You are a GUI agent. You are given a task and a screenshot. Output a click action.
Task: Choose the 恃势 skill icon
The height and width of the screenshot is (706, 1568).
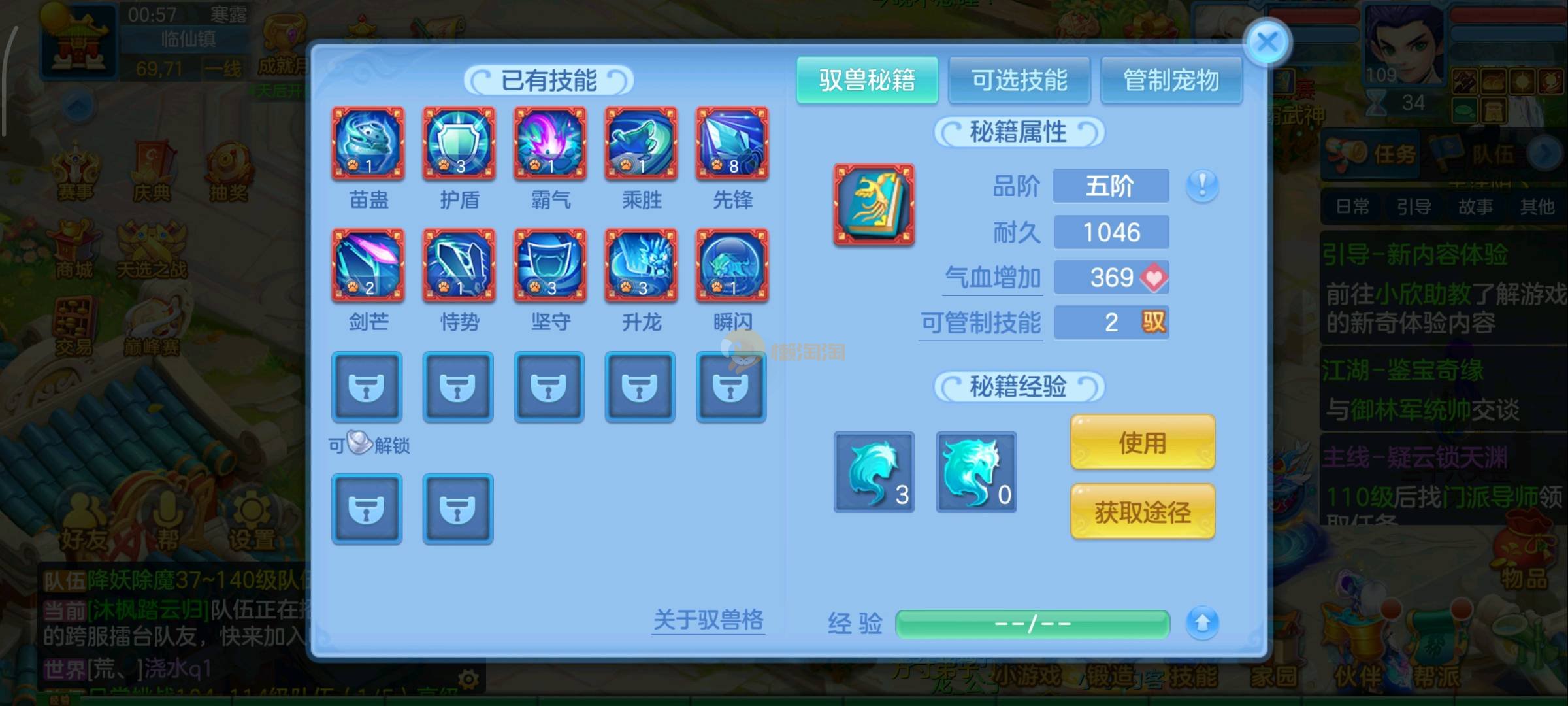coord(459,265)
